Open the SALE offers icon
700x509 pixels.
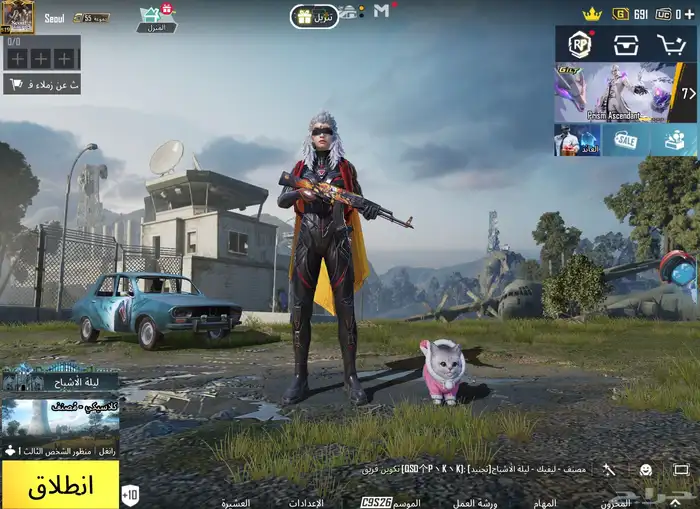[626, 141]
